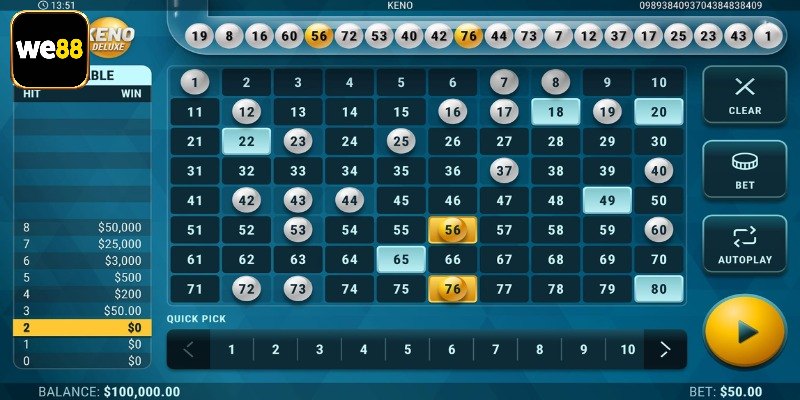Open the Bet amount button
This screenshot has width=800, height=400.
(x=744, y=169)
